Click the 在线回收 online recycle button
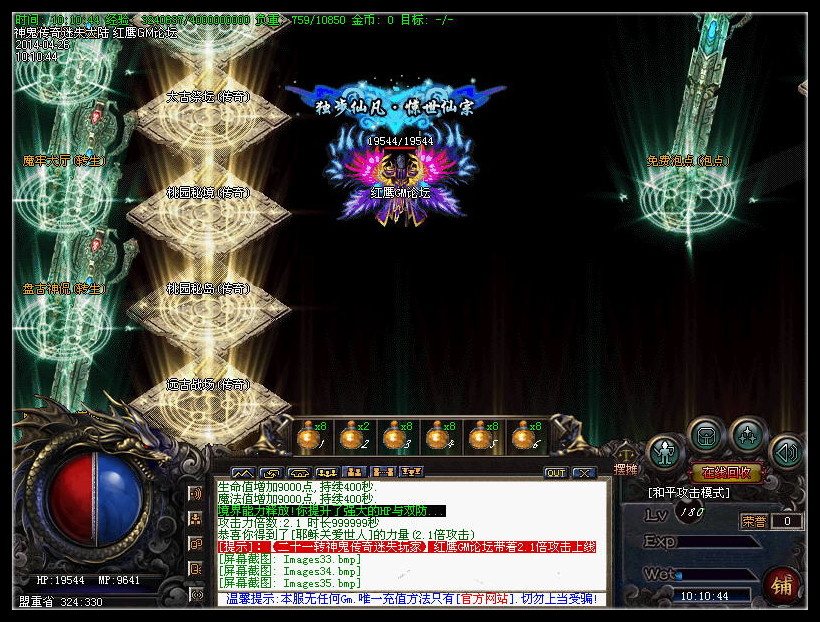Screen dimensions: 820x622 click(x=727, y=473)
